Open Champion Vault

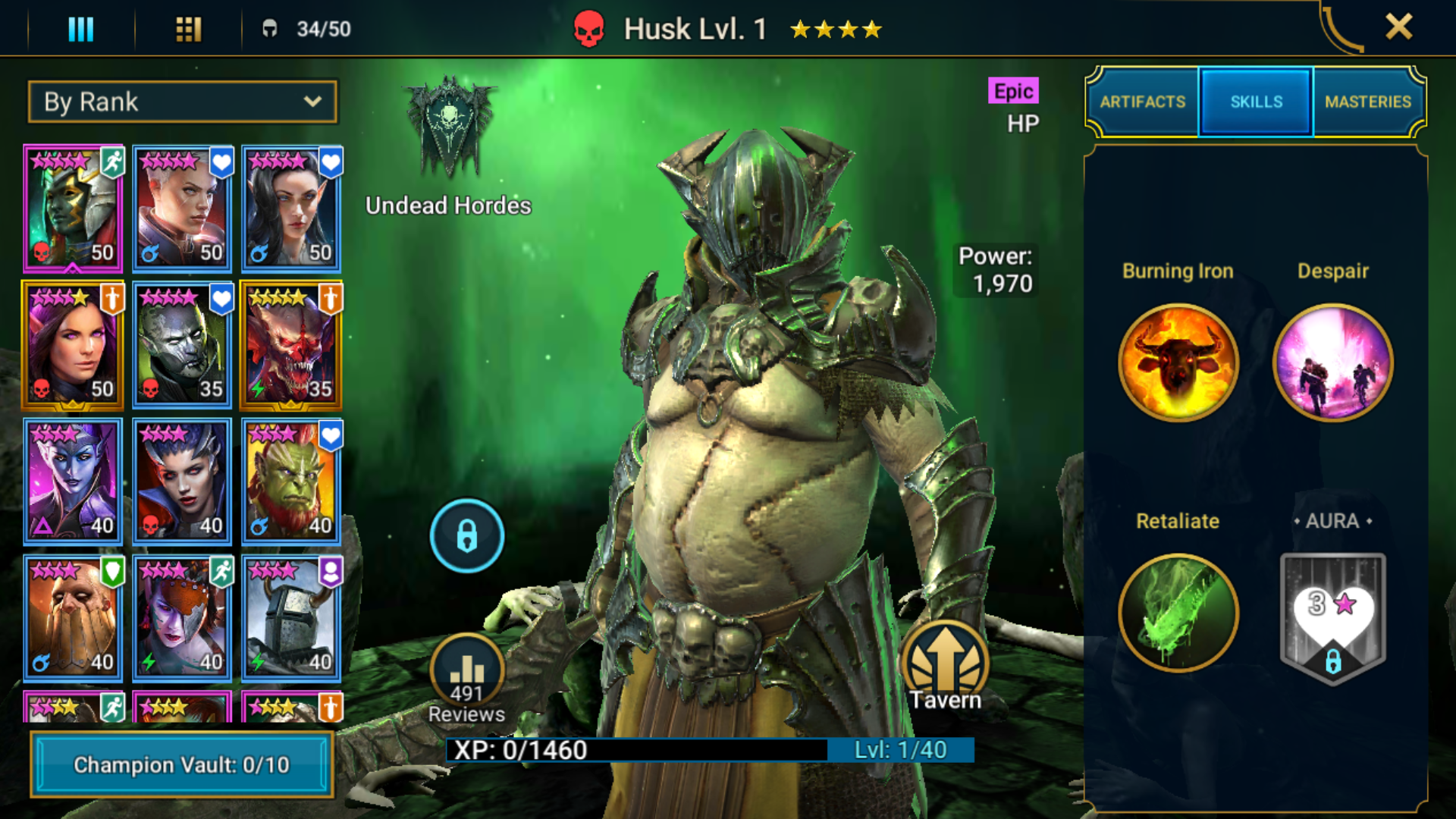pyautogui.click(x=182, y=765)
